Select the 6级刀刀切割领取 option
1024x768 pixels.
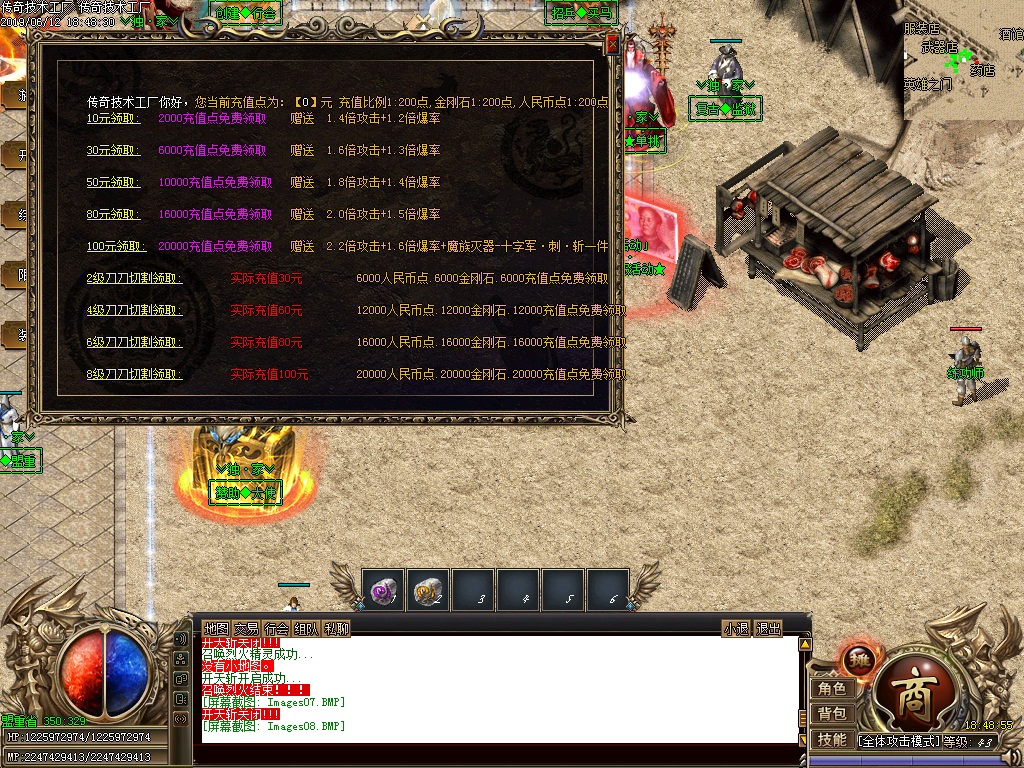tap(135, 342)
